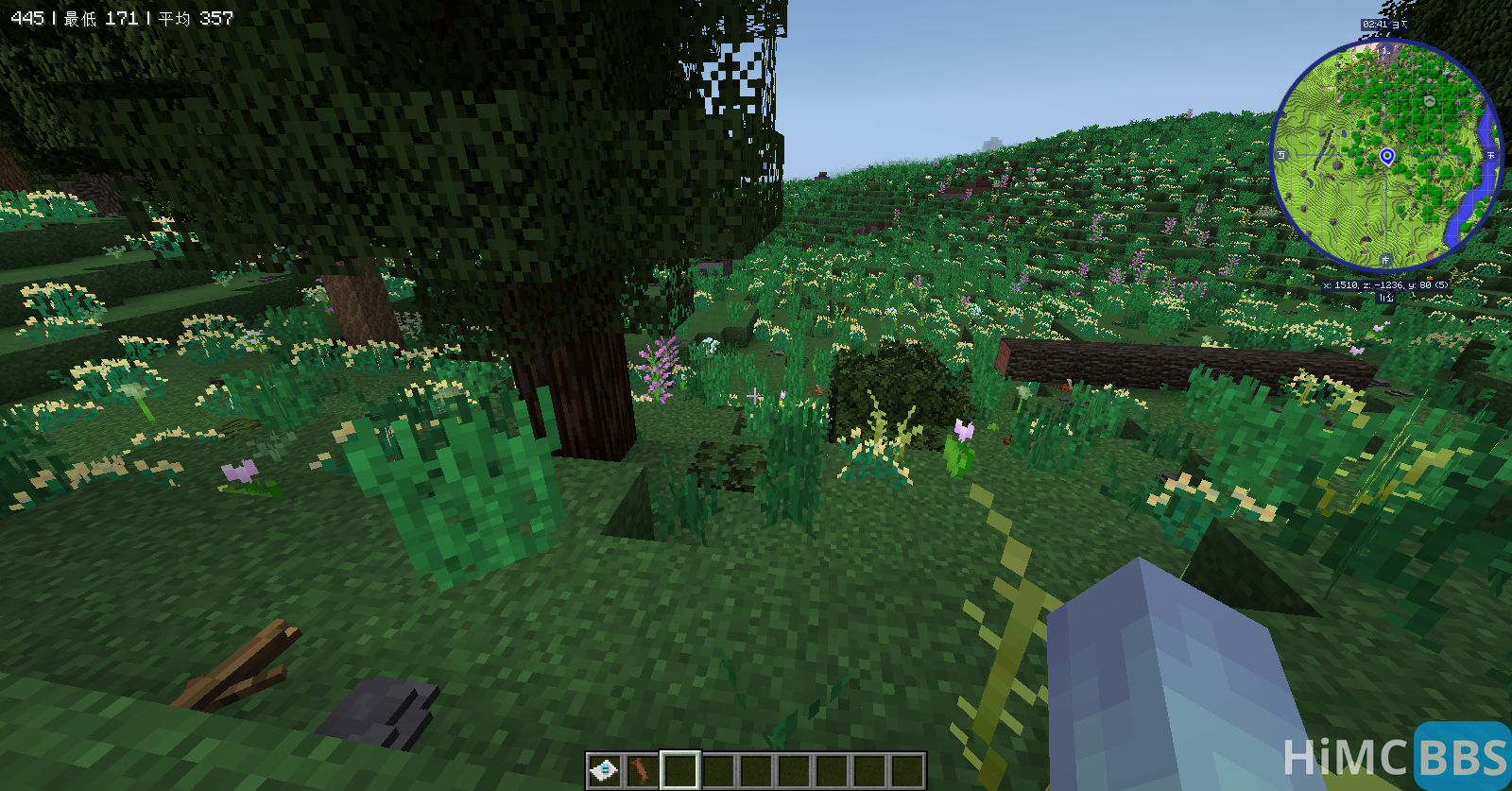Select the white device item hotbar slot
The height and width of the screenshot is (791, 1512).
[x=604, y=770]
